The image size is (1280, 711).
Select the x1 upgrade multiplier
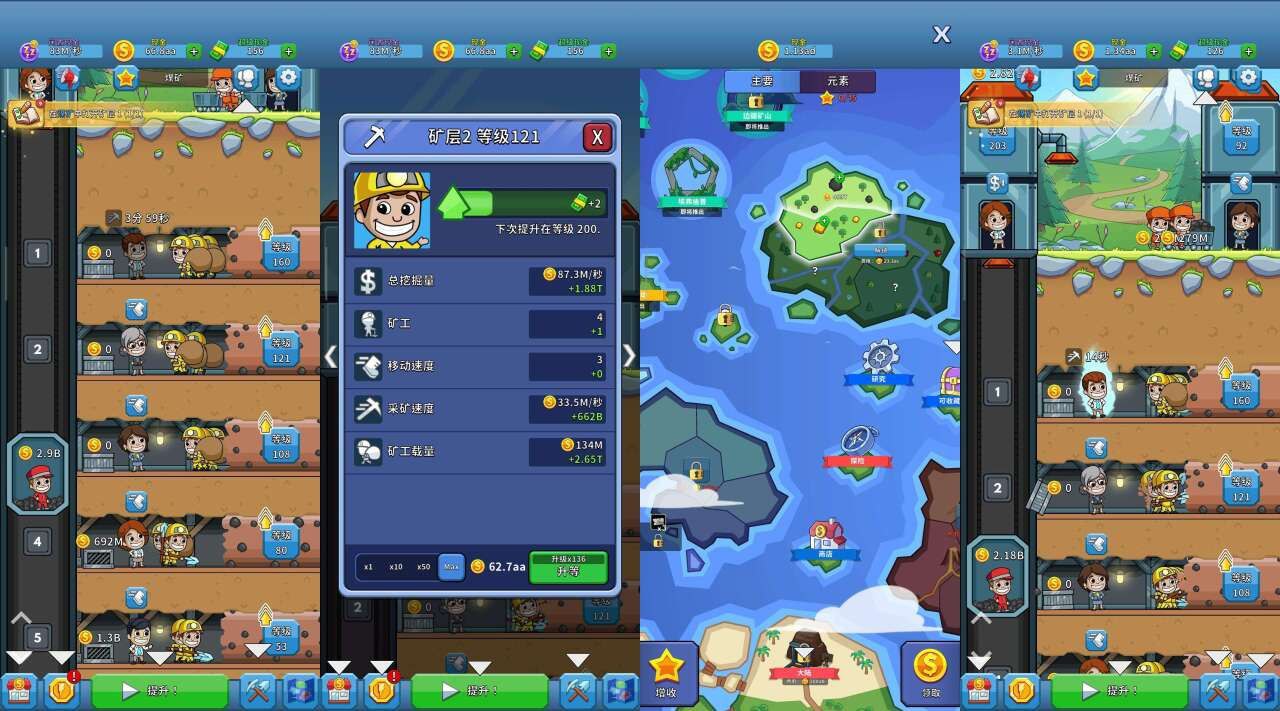[369, 567]
